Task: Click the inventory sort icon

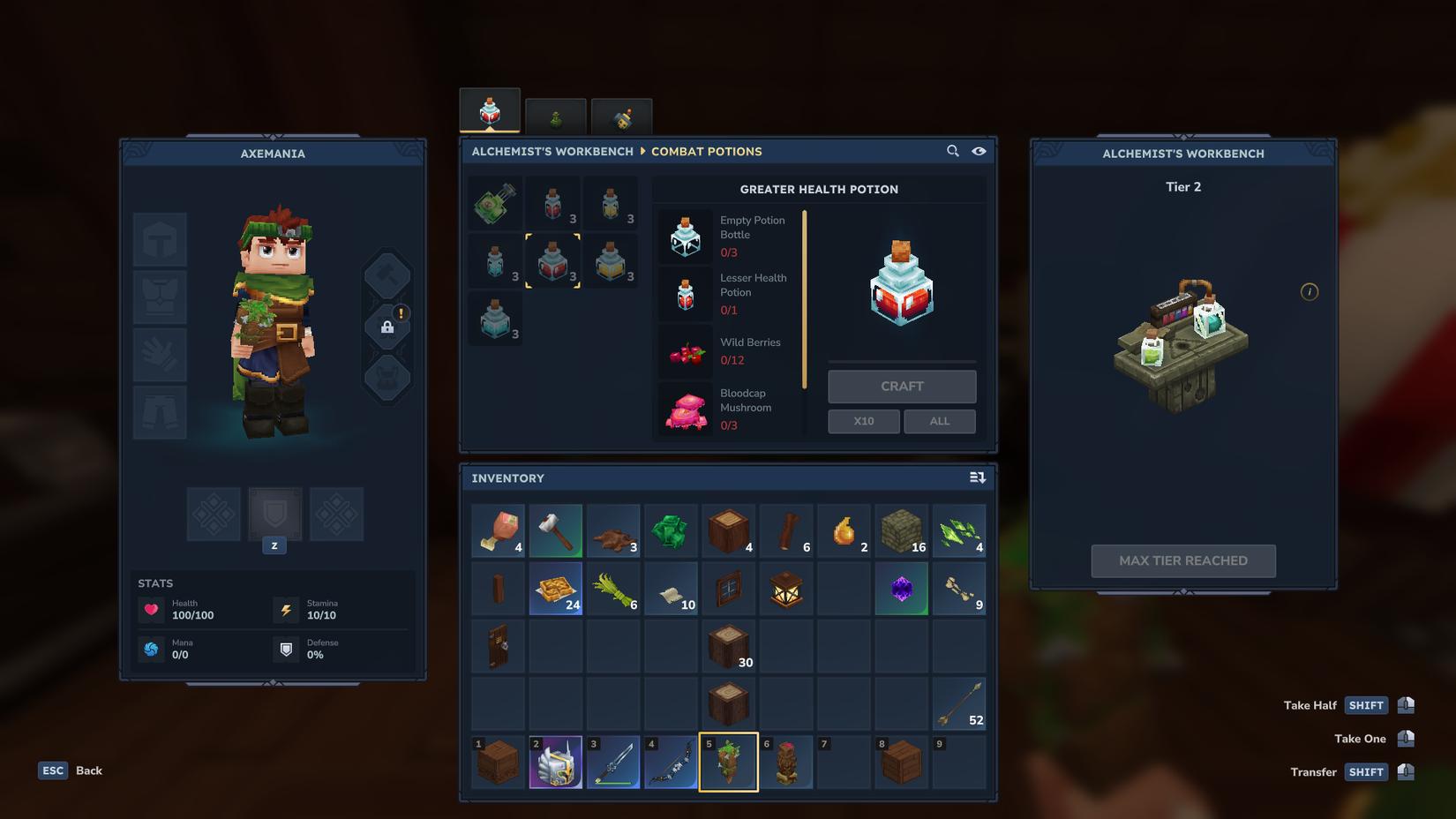Action: [x=978, y=477]
